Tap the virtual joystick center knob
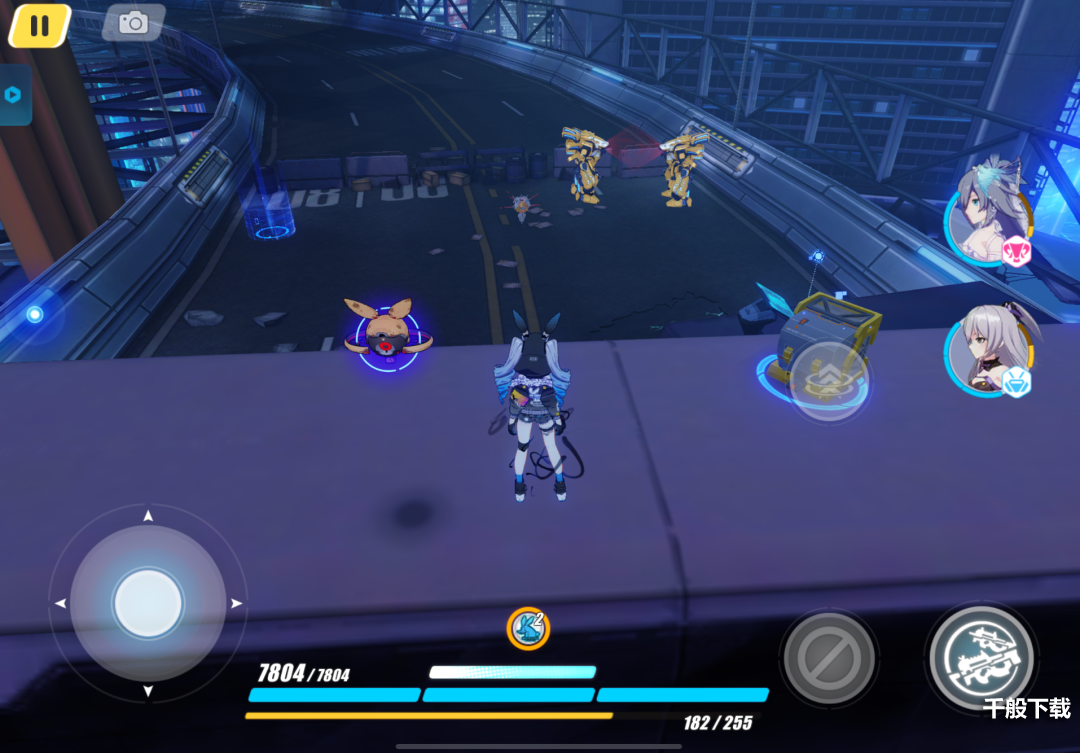The height and width of the screenshot is (753, 1080). click(148, 604)
